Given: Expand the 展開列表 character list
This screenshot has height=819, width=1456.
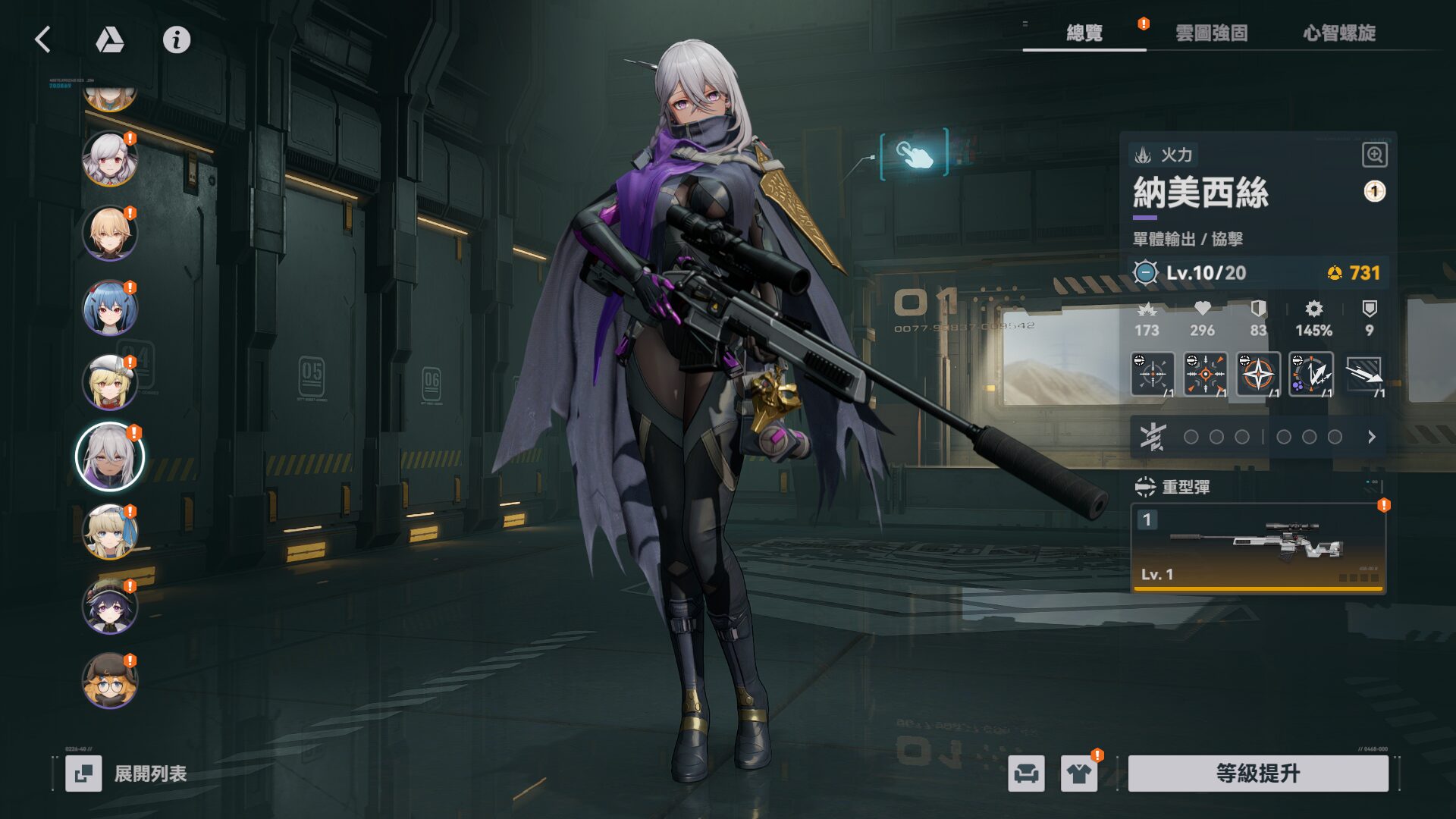Looking at the screenshot, I should [127, 773].
